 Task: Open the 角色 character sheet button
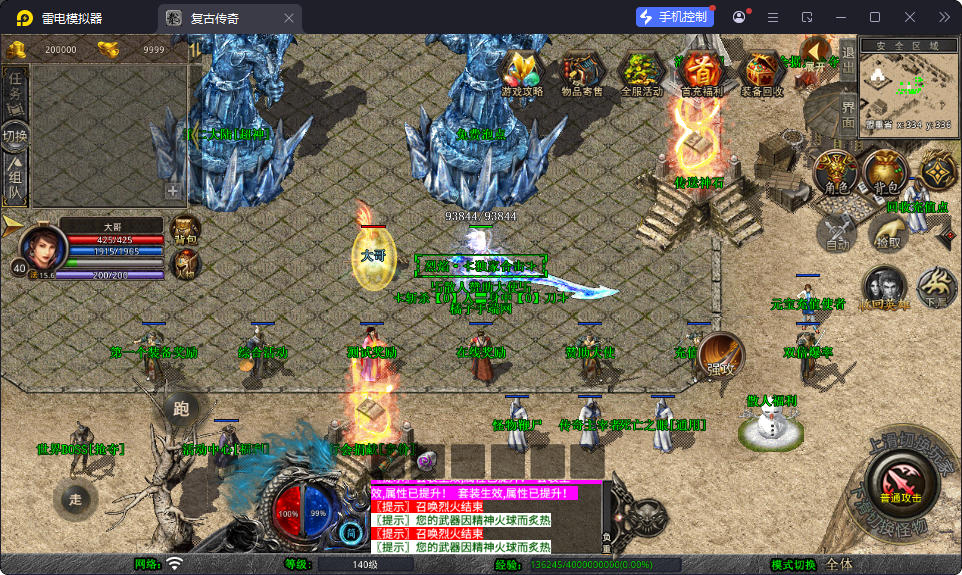pyautogui.click(x=836, y=174)
